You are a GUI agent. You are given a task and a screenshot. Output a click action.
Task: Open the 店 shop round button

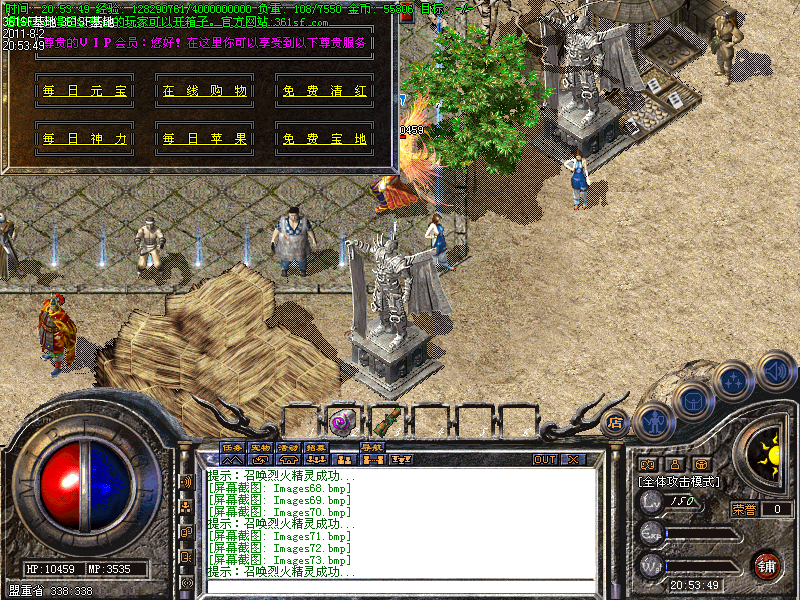615,422
